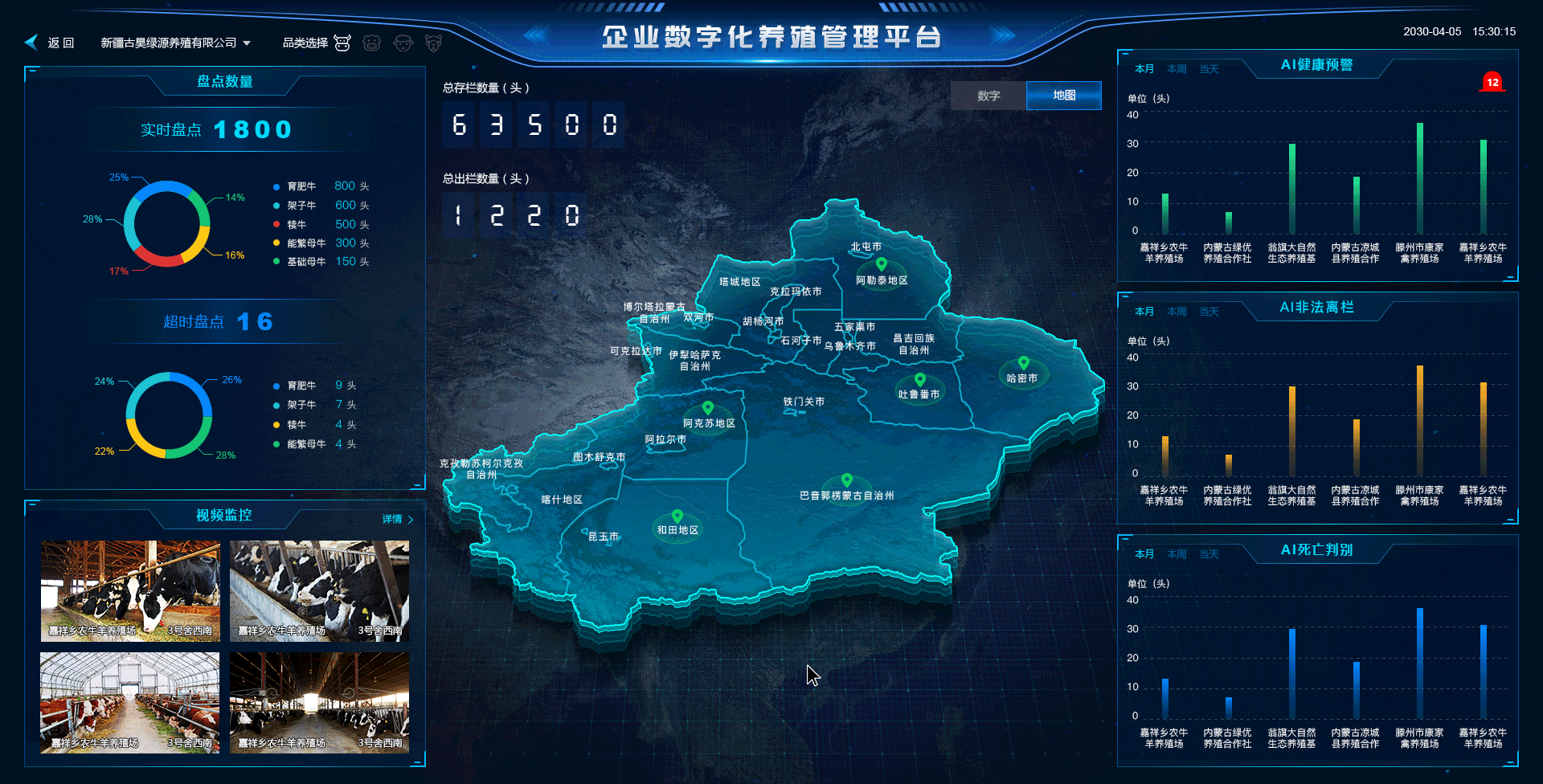The width and height of the screenshot is (1543, 784).
Task: Select the camel icon in 品类选择
Action: click(433, 42)
